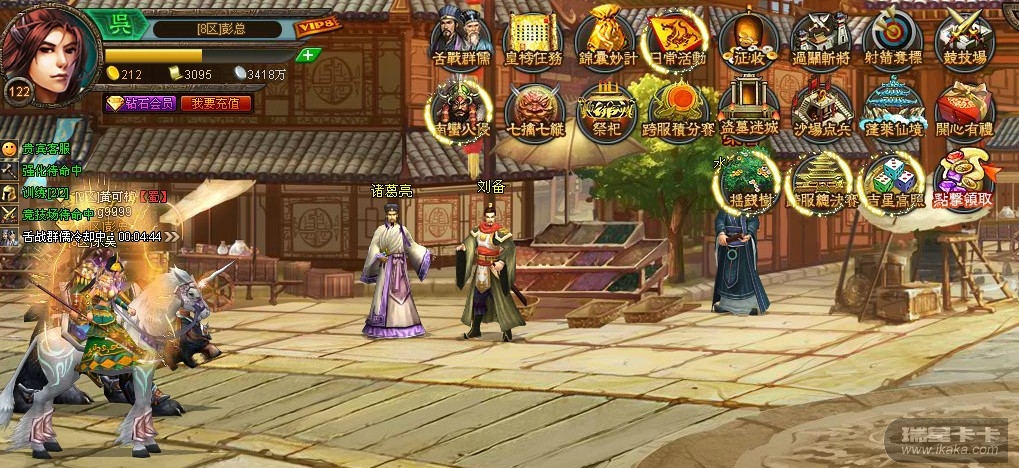Select the 七擒七縱 event icon
This screenshot has width=1019, height=468.
coord(535,108)
